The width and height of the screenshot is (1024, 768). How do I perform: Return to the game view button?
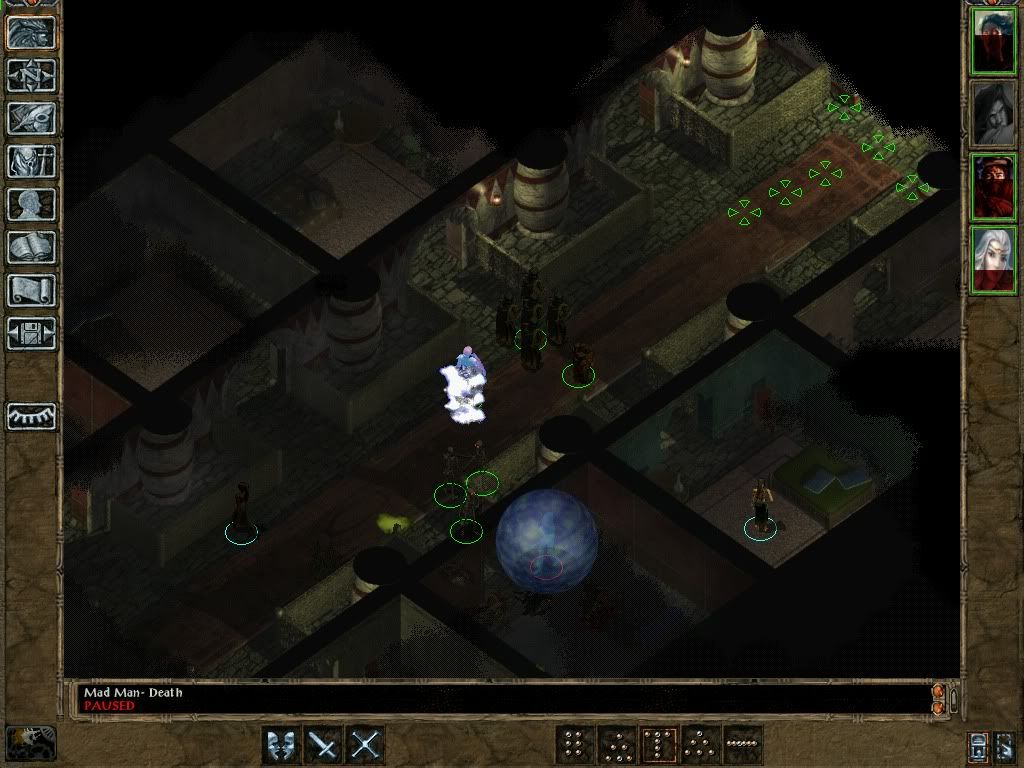tap(31, 32)
